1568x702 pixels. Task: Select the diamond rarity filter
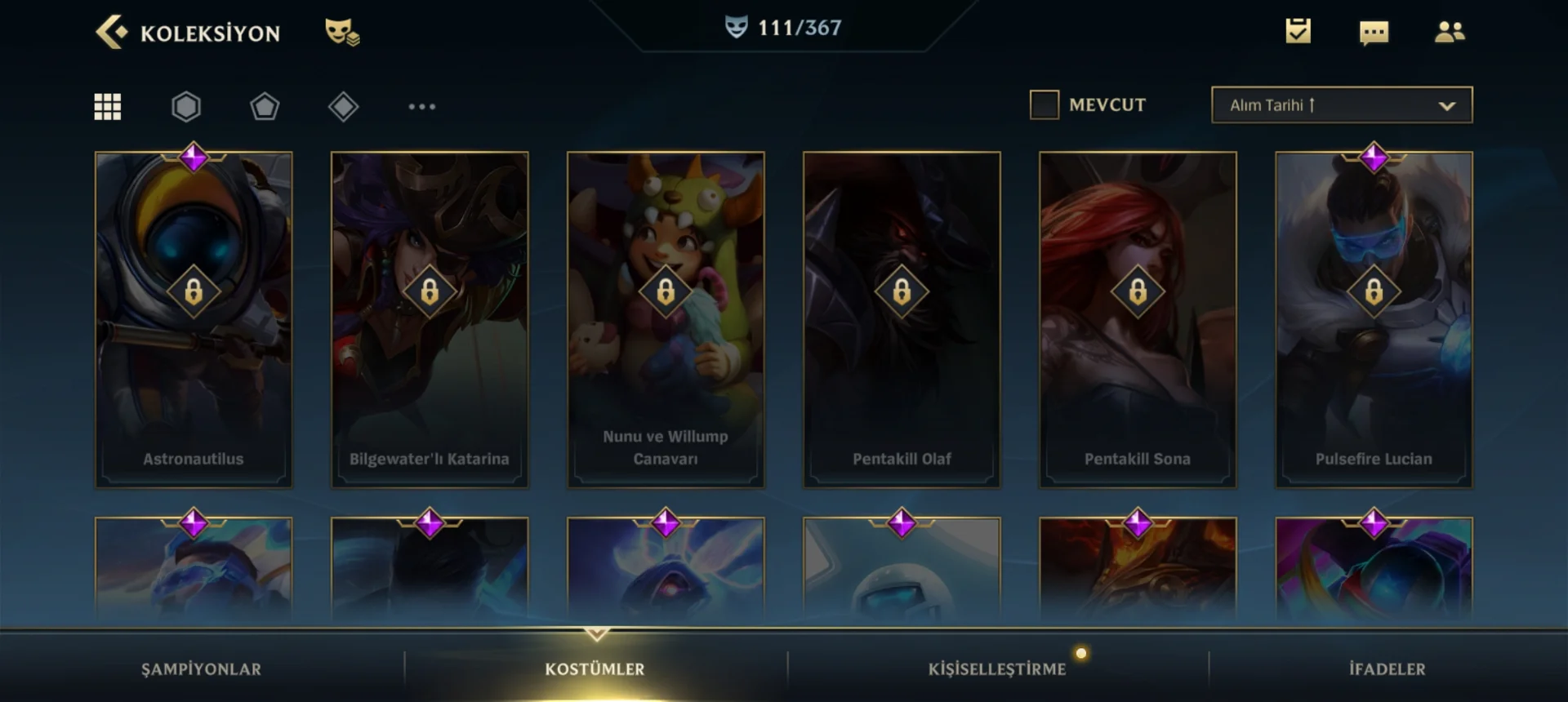tap(343, 106)
